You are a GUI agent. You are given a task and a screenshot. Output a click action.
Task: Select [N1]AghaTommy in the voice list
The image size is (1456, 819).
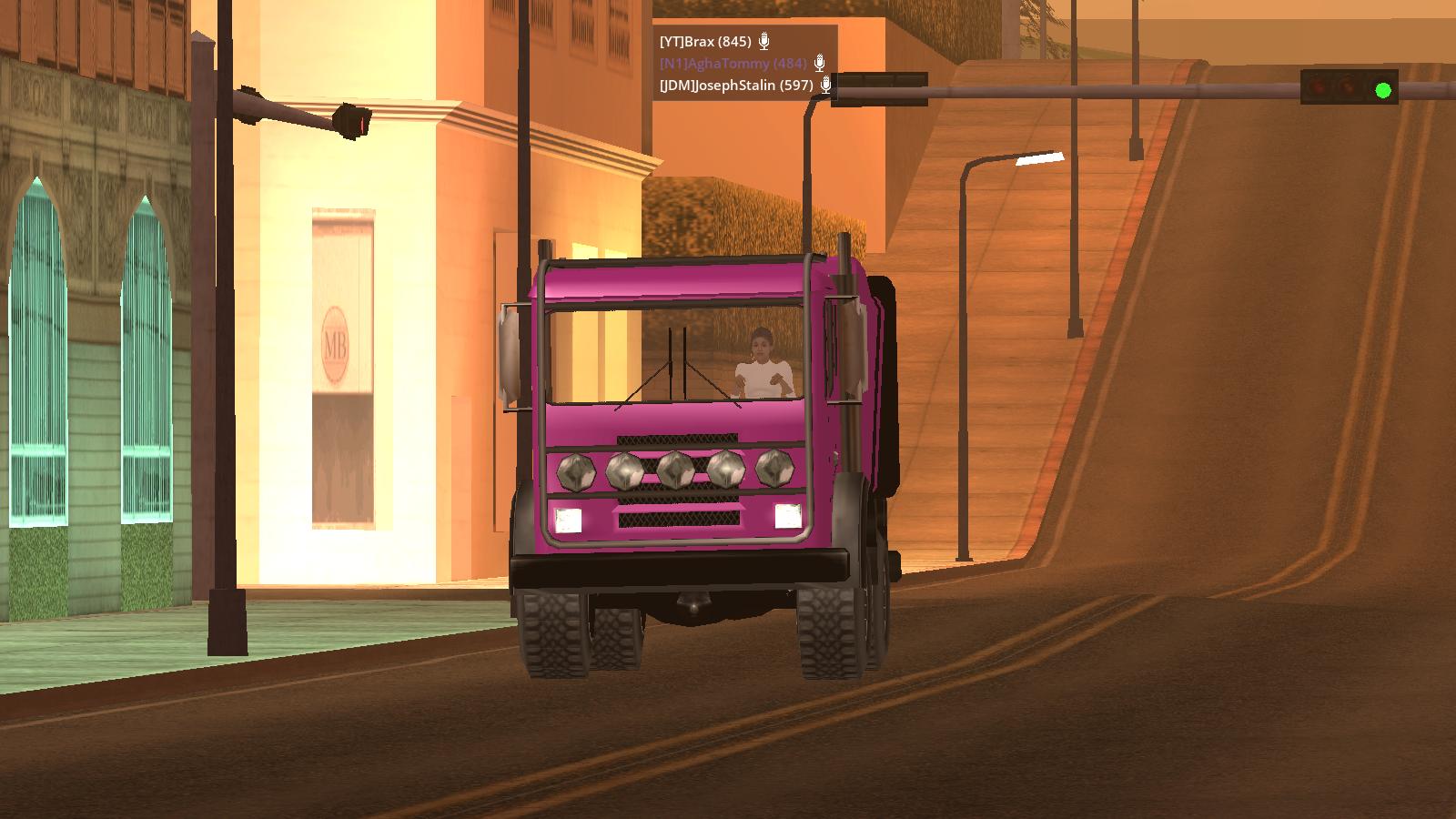[x=733, y=64]
